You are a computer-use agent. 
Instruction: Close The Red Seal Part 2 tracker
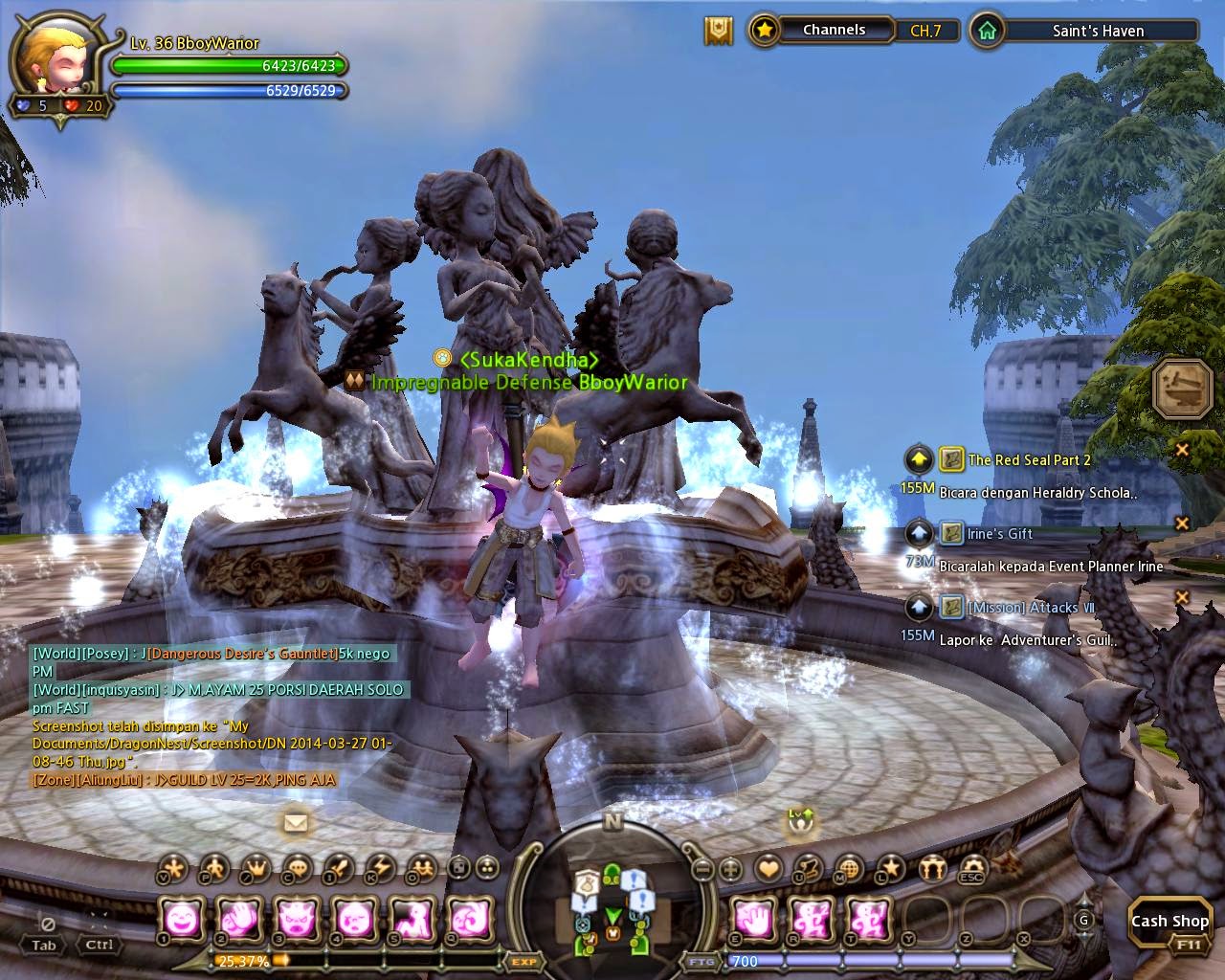point(1182,449)
